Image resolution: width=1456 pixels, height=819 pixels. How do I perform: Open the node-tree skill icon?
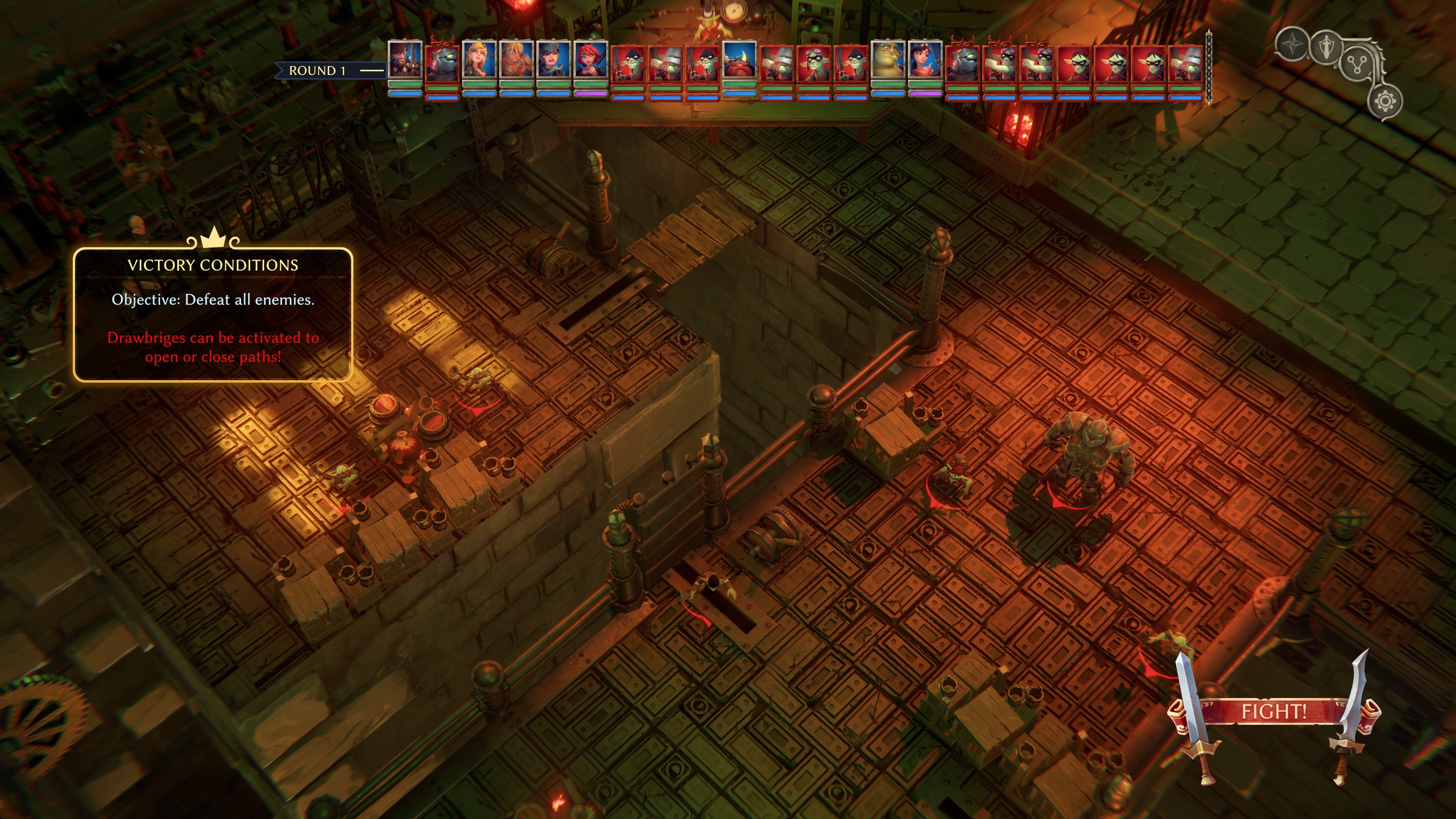click(1357, 66)
